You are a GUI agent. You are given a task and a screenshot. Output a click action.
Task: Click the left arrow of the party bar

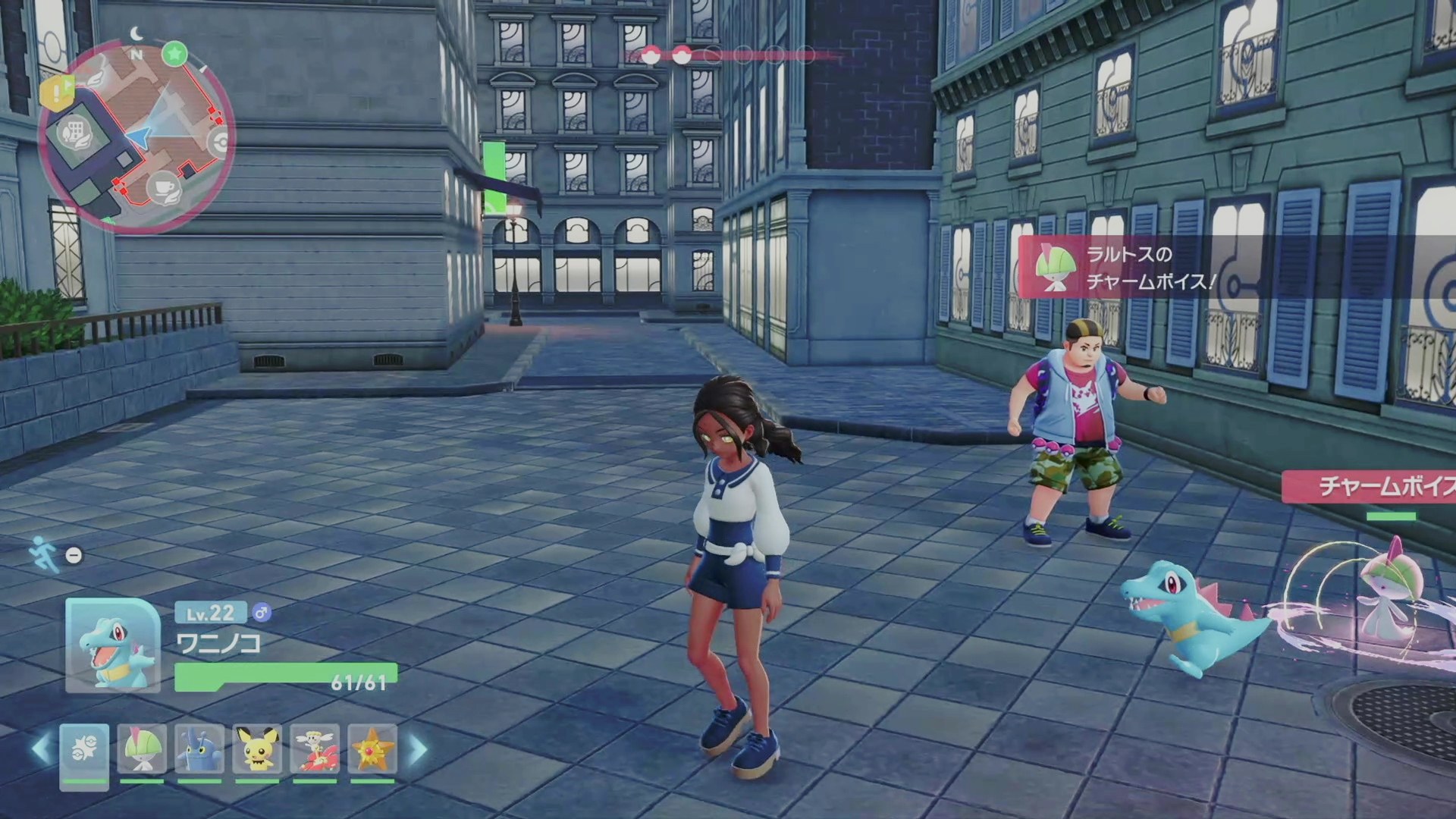[40, 749]
